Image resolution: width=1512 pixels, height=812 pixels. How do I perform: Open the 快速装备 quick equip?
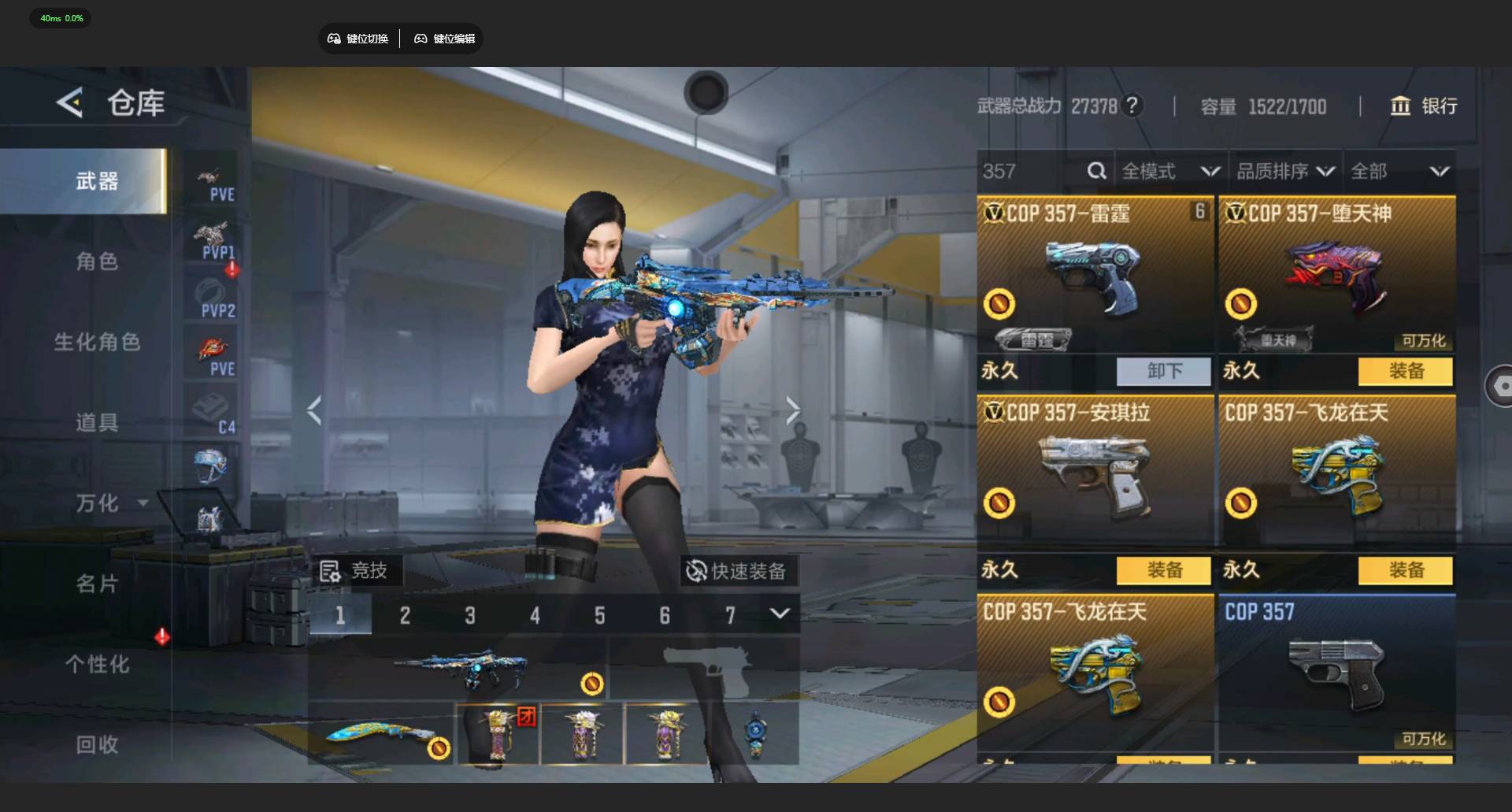(737, 571)
